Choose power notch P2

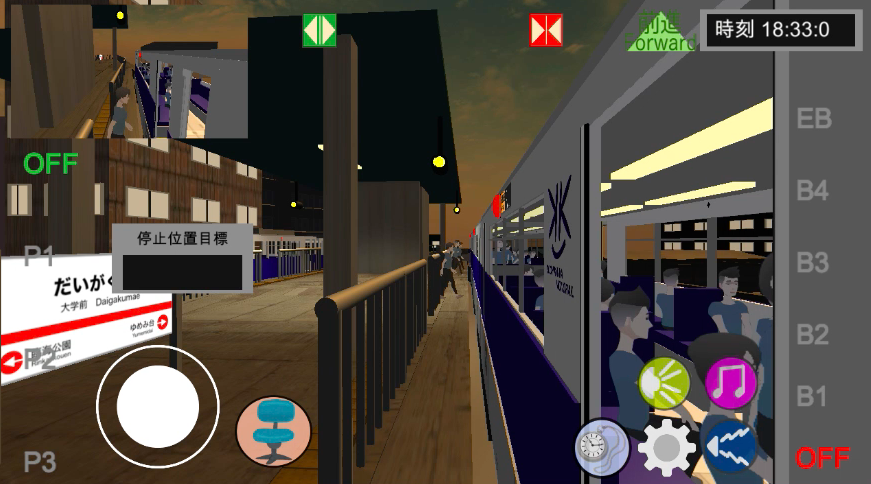[x=39, y=360]
